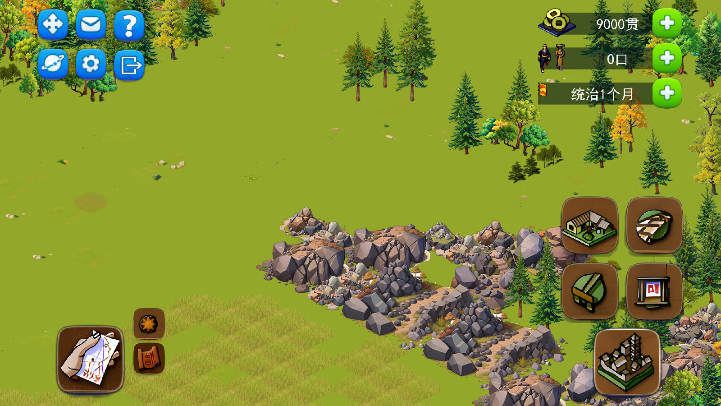Open the small orange scroll icon
Image resolution: width=721 pixels, height=406 pixels.
click(149, 357)
